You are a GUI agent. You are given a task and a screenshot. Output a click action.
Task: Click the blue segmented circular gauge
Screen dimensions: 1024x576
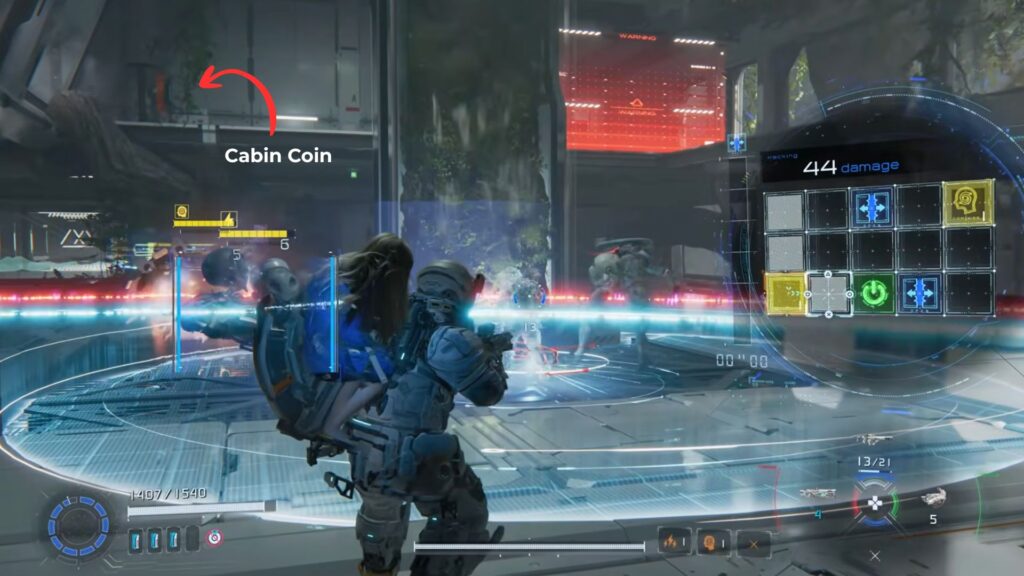76,523
